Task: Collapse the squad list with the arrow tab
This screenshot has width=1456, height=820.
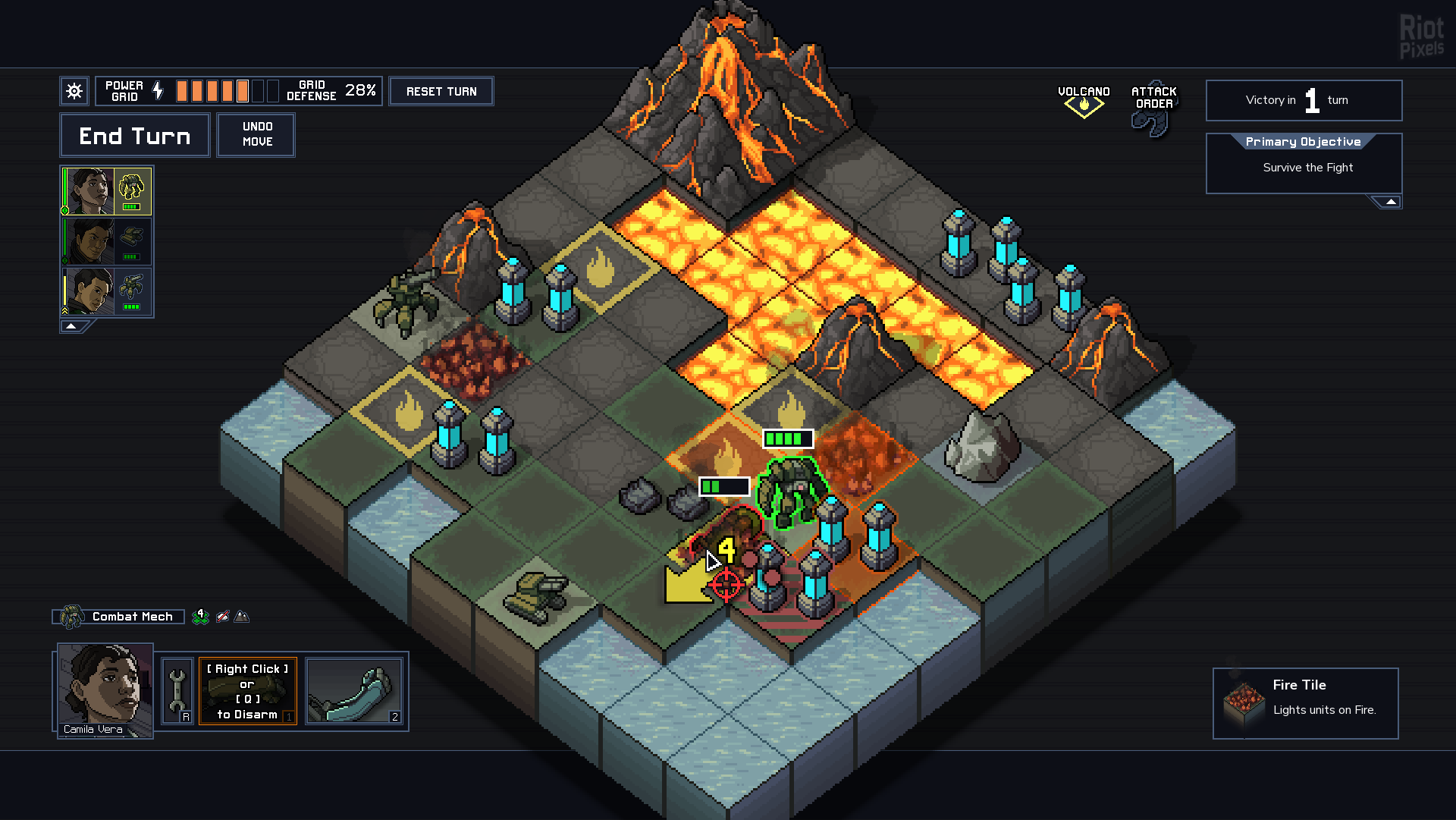Action: coord(71,326)
